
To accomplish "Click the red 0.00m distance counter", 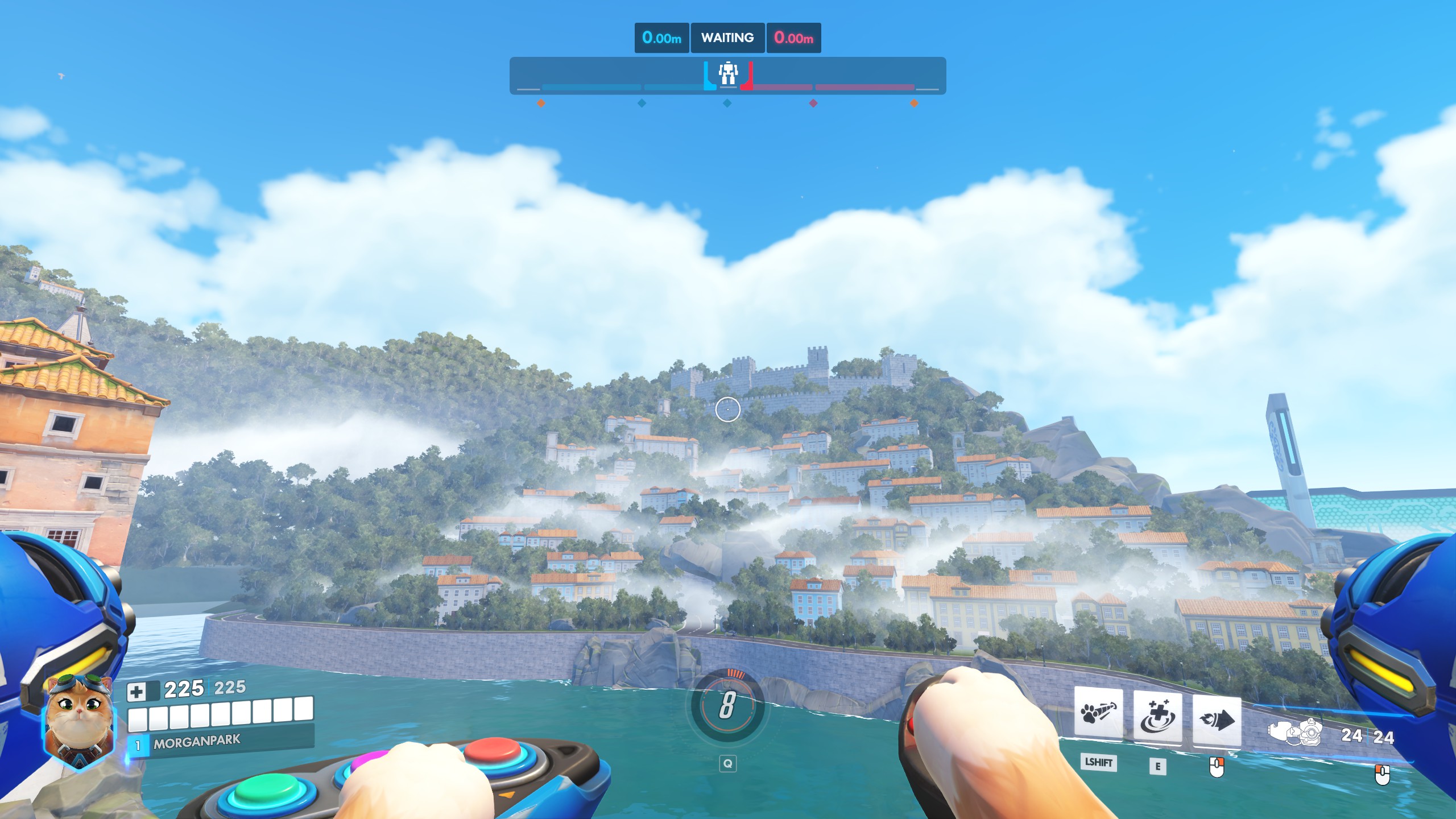I will tap(794, 38).
